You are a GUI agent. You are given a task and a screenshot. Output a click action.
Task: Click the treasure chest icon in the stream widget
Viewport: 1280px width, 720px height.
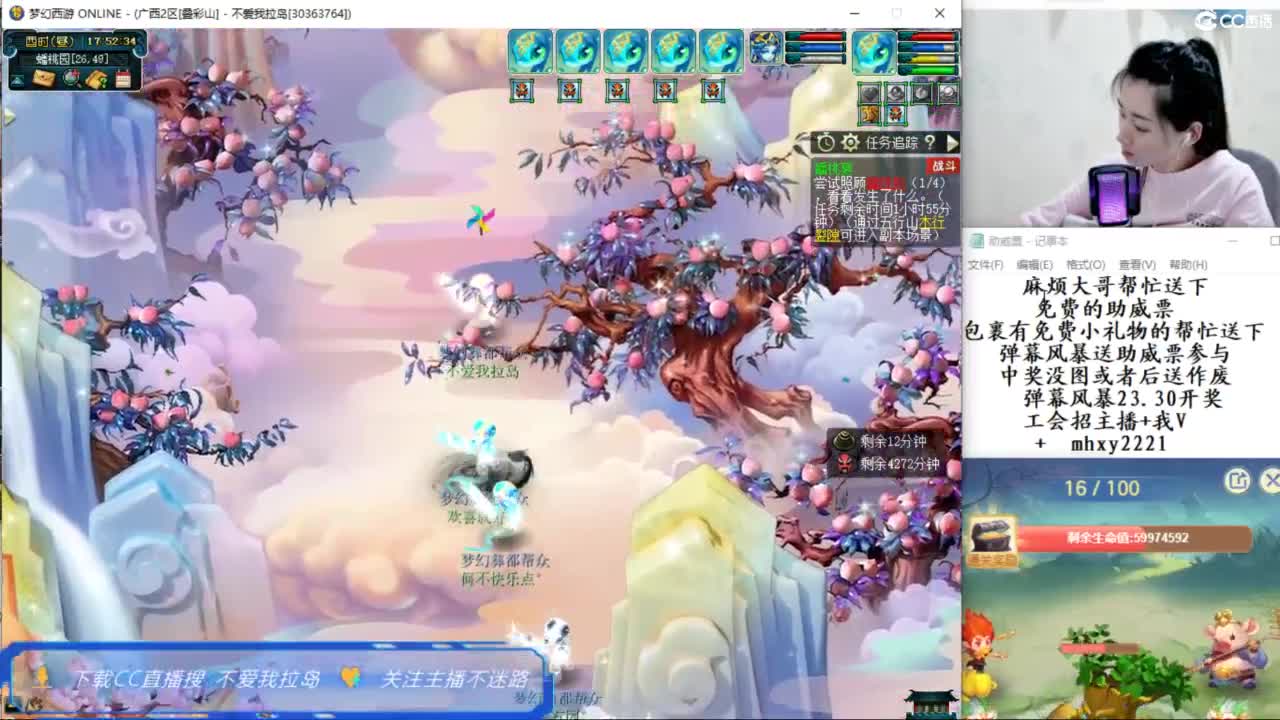[x=990, y=535]
